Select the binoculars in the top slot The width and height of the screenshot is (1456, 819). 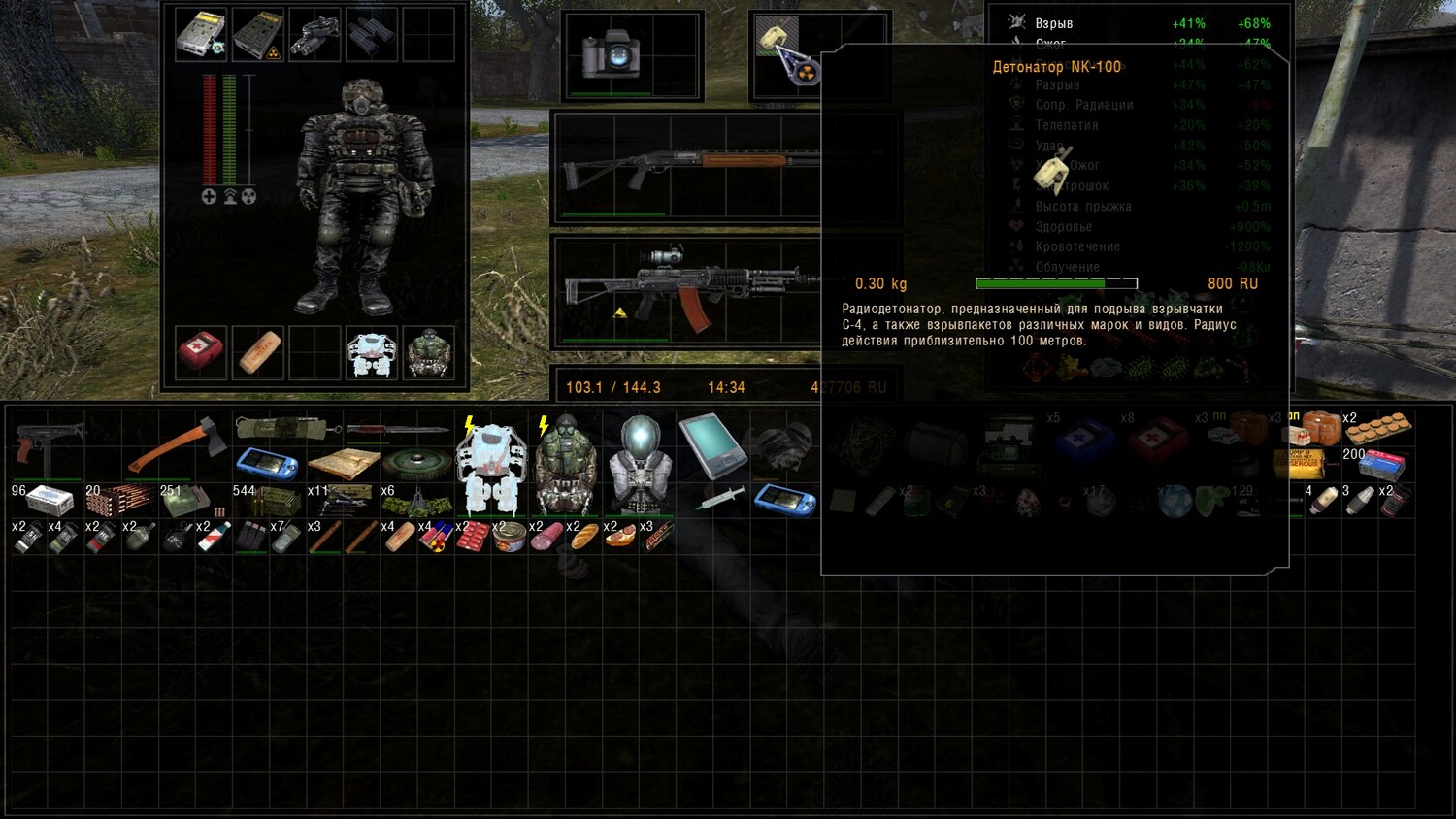(x=371, y=34)
